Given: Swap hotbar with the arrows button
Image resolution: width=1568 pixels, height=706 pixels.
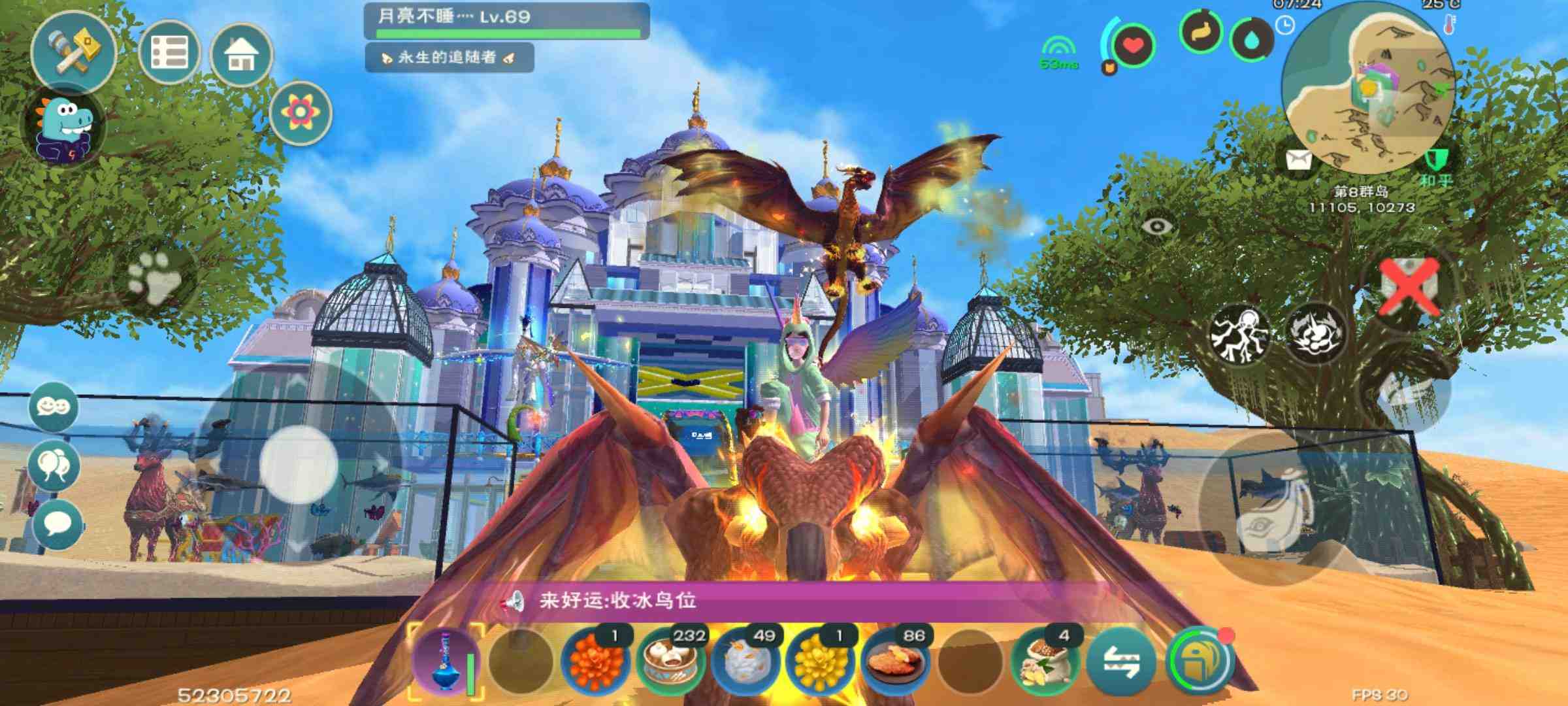Looking at the screenshot, I should tap(1121, 663).
